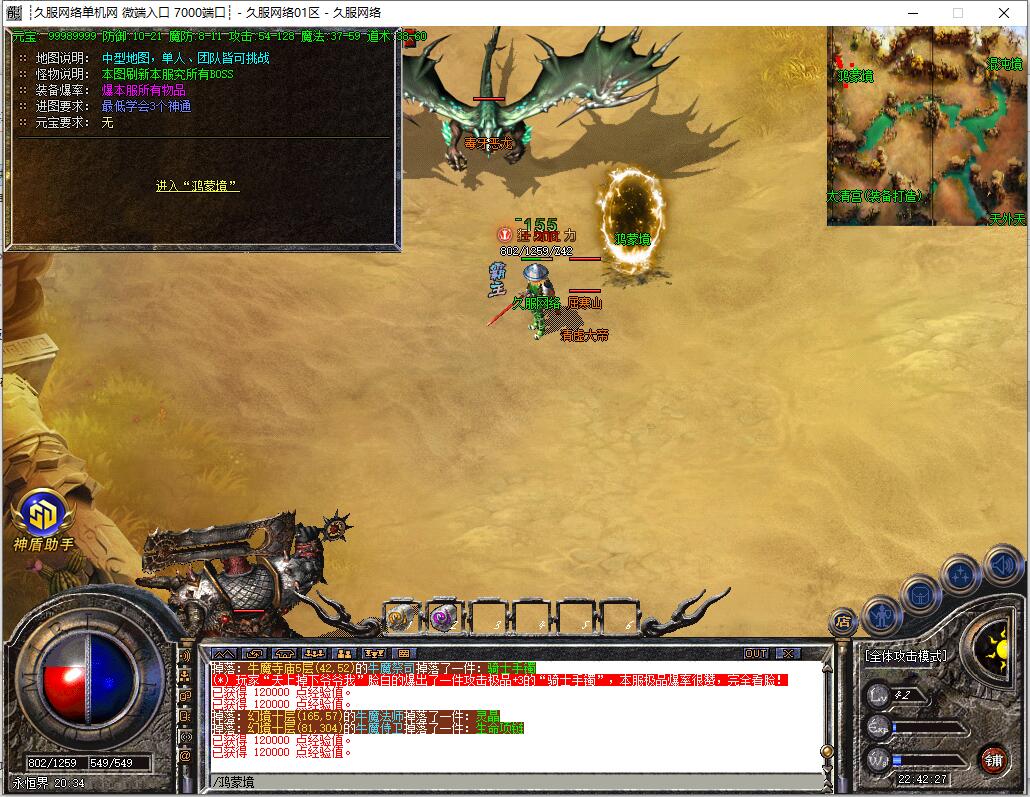
Task: Open the bag round icon
Action: click(x=920, y=594)
